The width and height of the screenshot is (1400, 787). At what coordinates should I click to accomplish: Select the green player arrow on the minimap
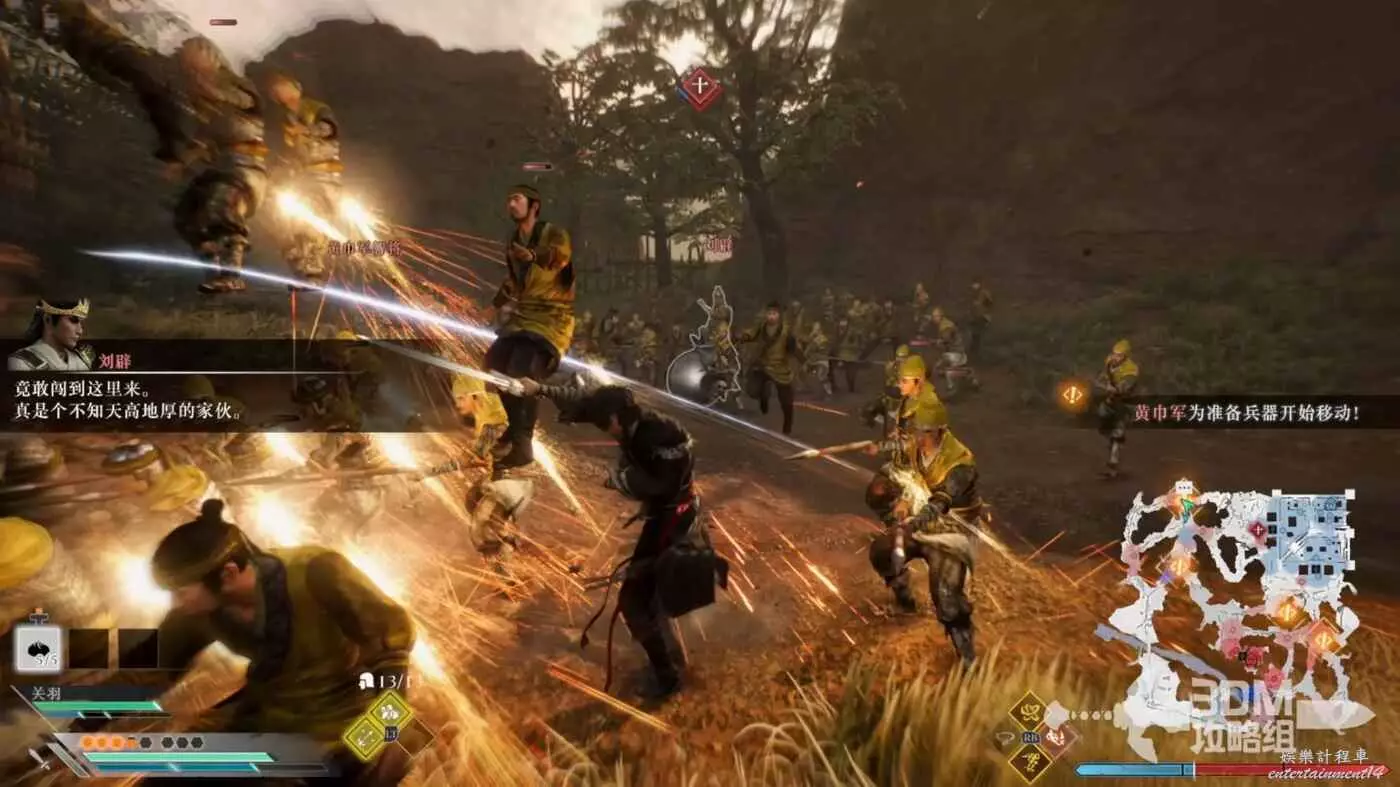(1186, 507)
